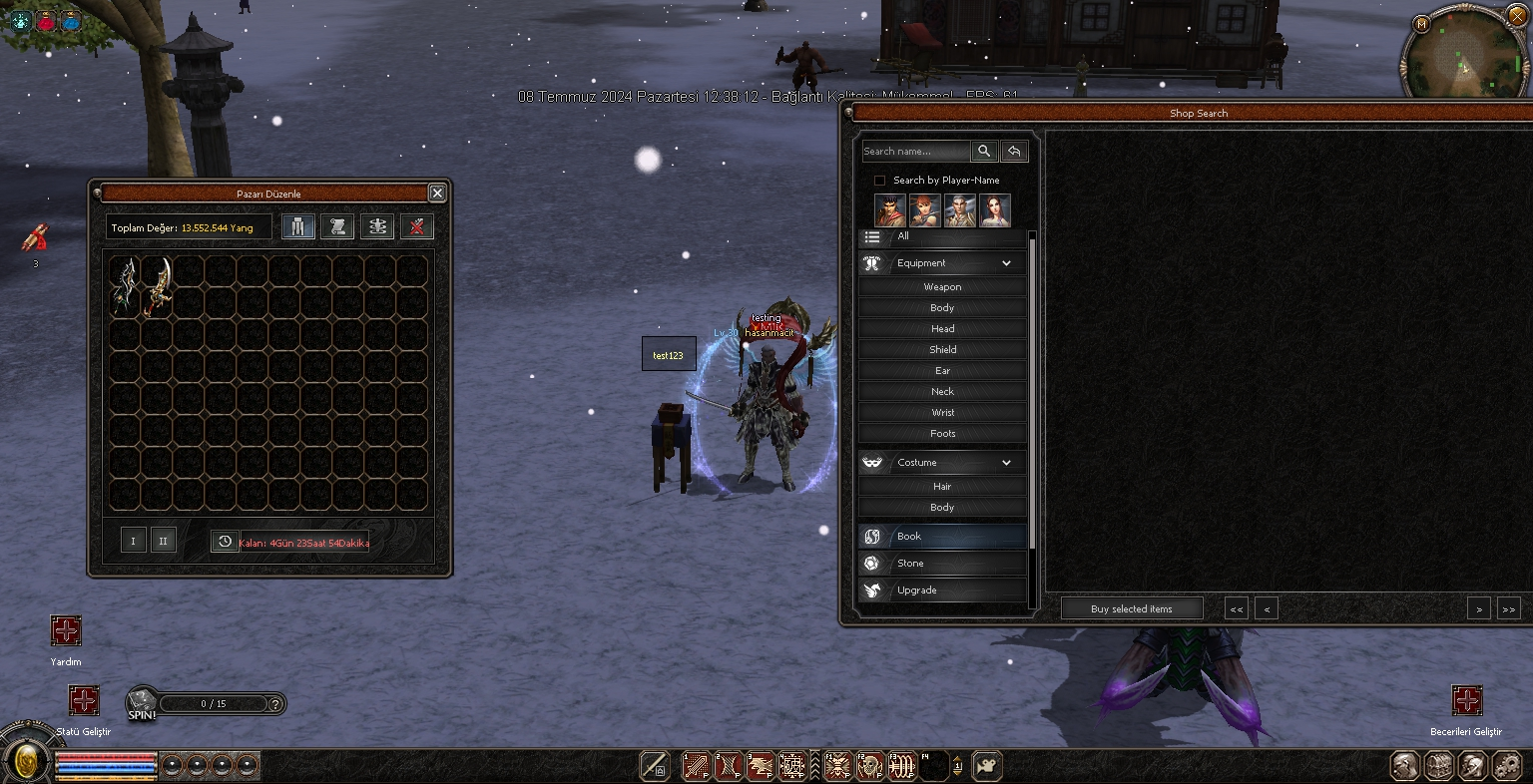The width and height of the screenshot is (1533, 784).
Task: Choose the Shield category
Action: [x=942, y=350]
